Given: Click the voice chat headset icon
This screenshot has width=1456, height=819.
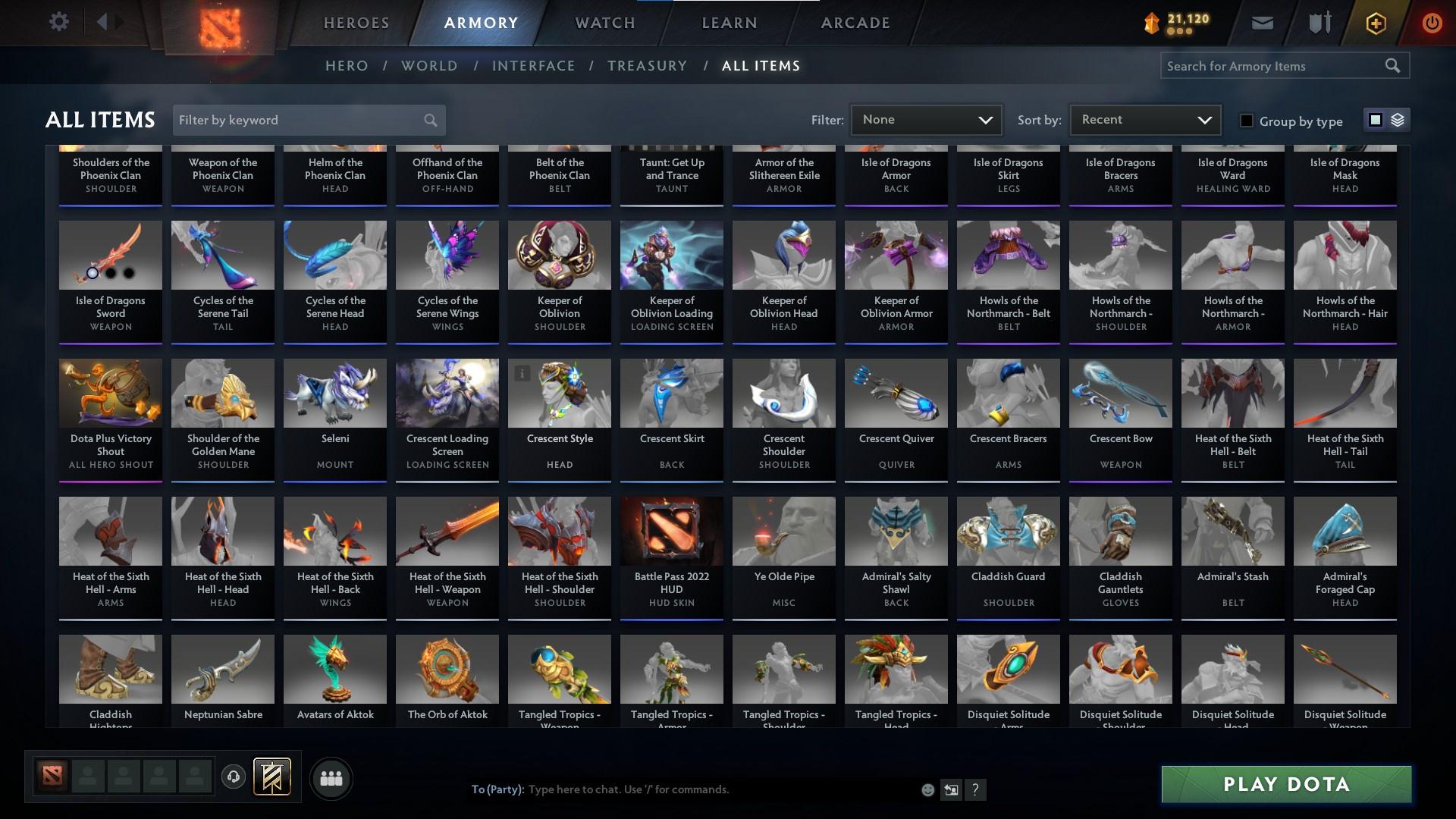Looking at the screenshot, I should tap(234, 777).
